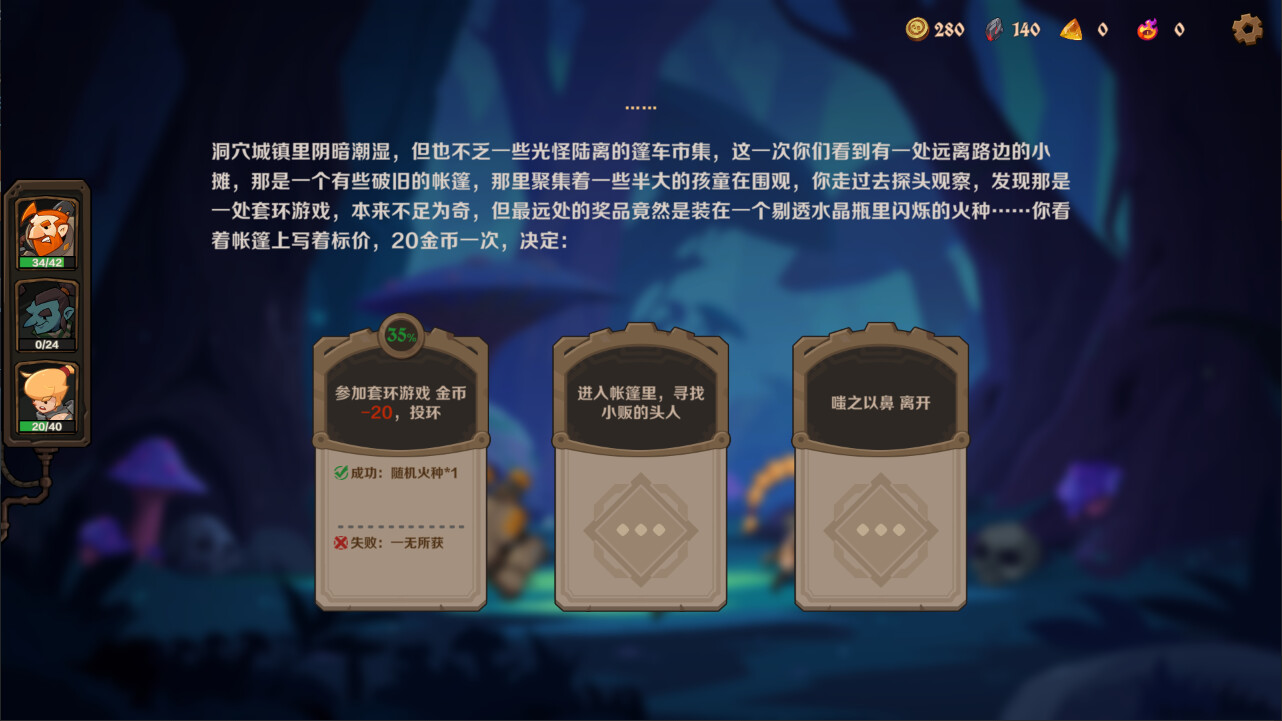Choose 参加套环游戏 to play the ring toss
The width and height of the screenshot is (1282, 721).
[x=401, y=401]
